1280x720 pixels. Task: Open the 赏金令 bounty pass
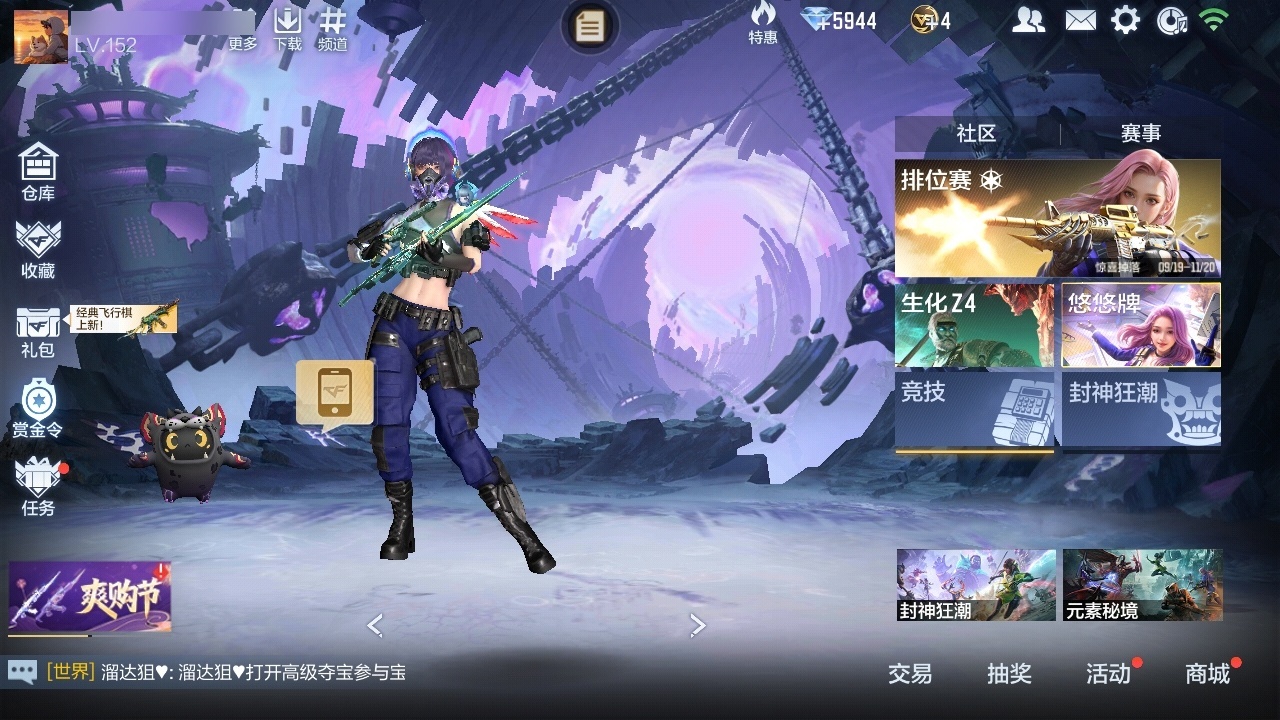click(x=38, y=409)
